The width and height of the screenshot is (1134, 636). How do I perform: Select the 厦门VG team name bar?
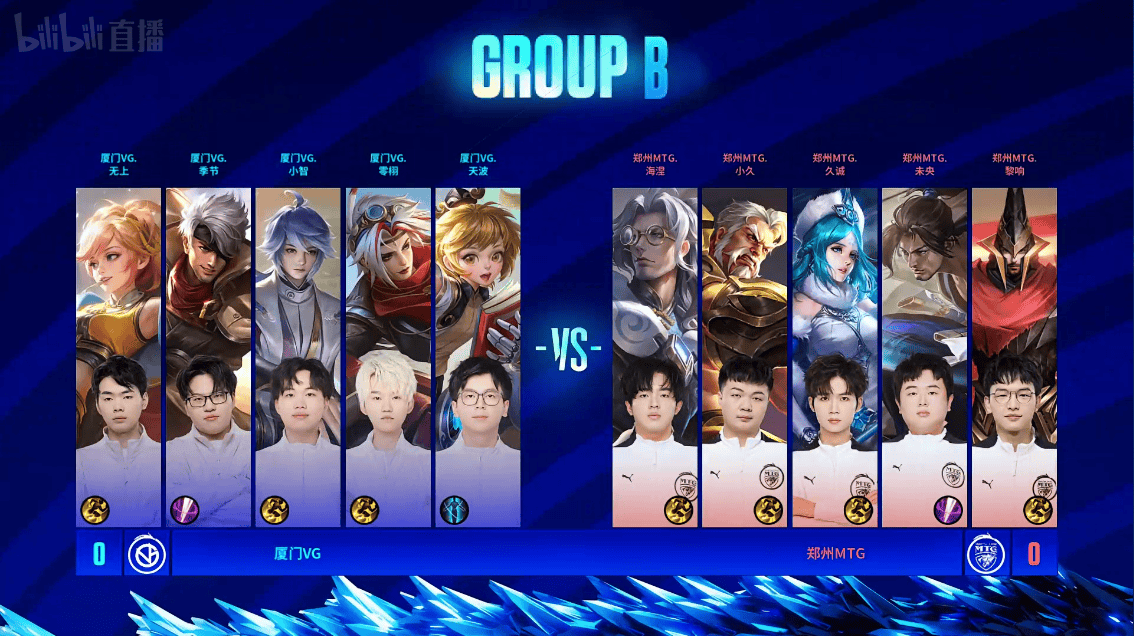[298, 554]
